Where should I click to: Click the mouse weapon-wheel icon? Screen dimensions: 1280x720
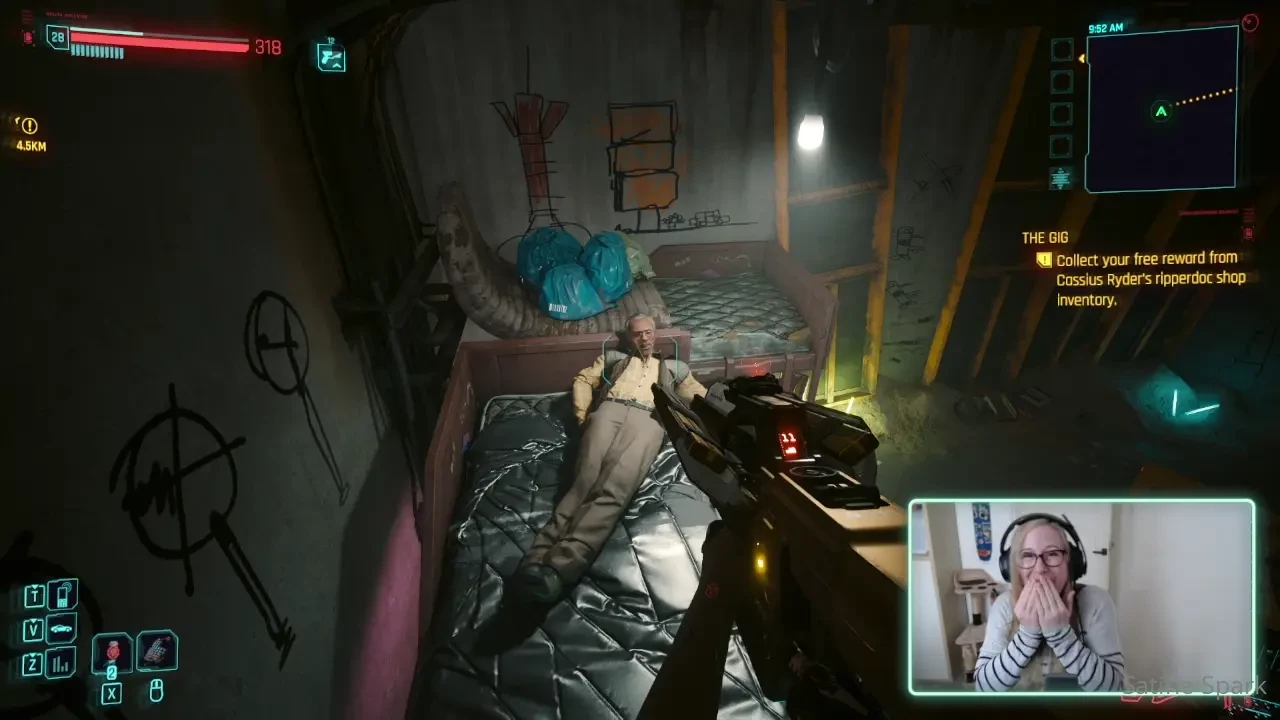point(157,691)
